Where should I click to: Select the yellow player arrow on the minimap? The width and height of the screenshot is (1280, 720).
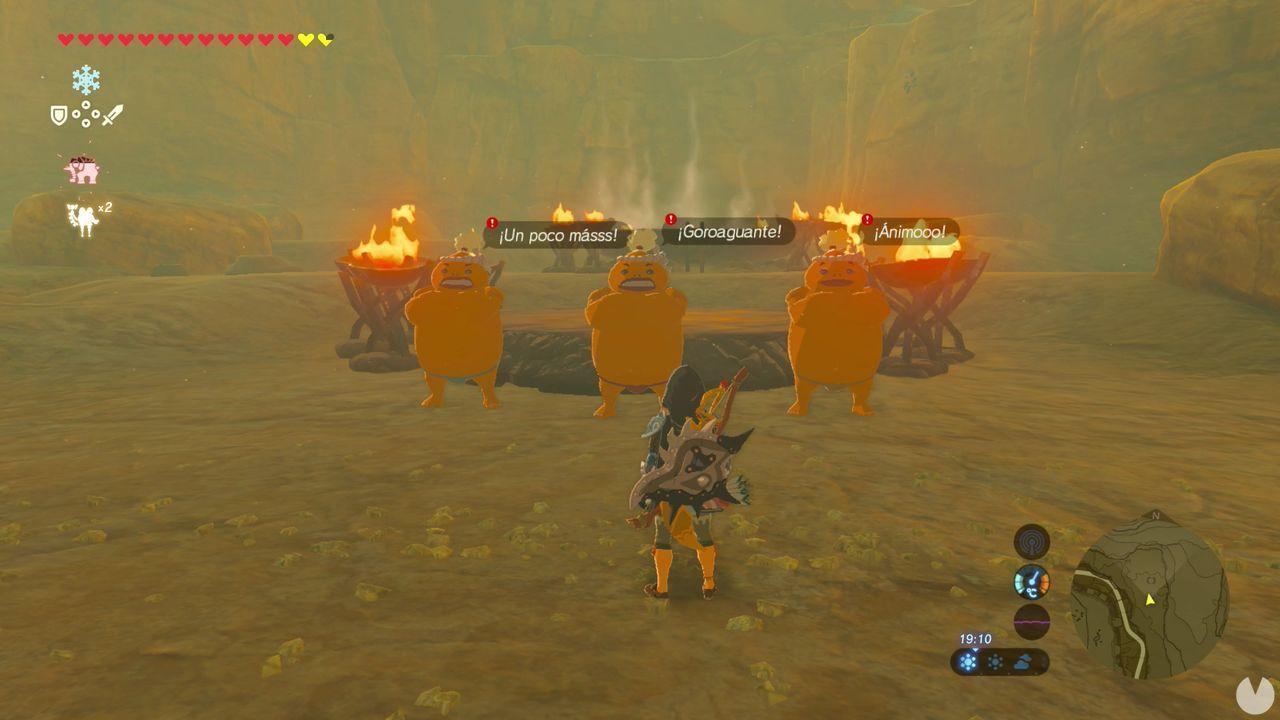coord(1150,599)
